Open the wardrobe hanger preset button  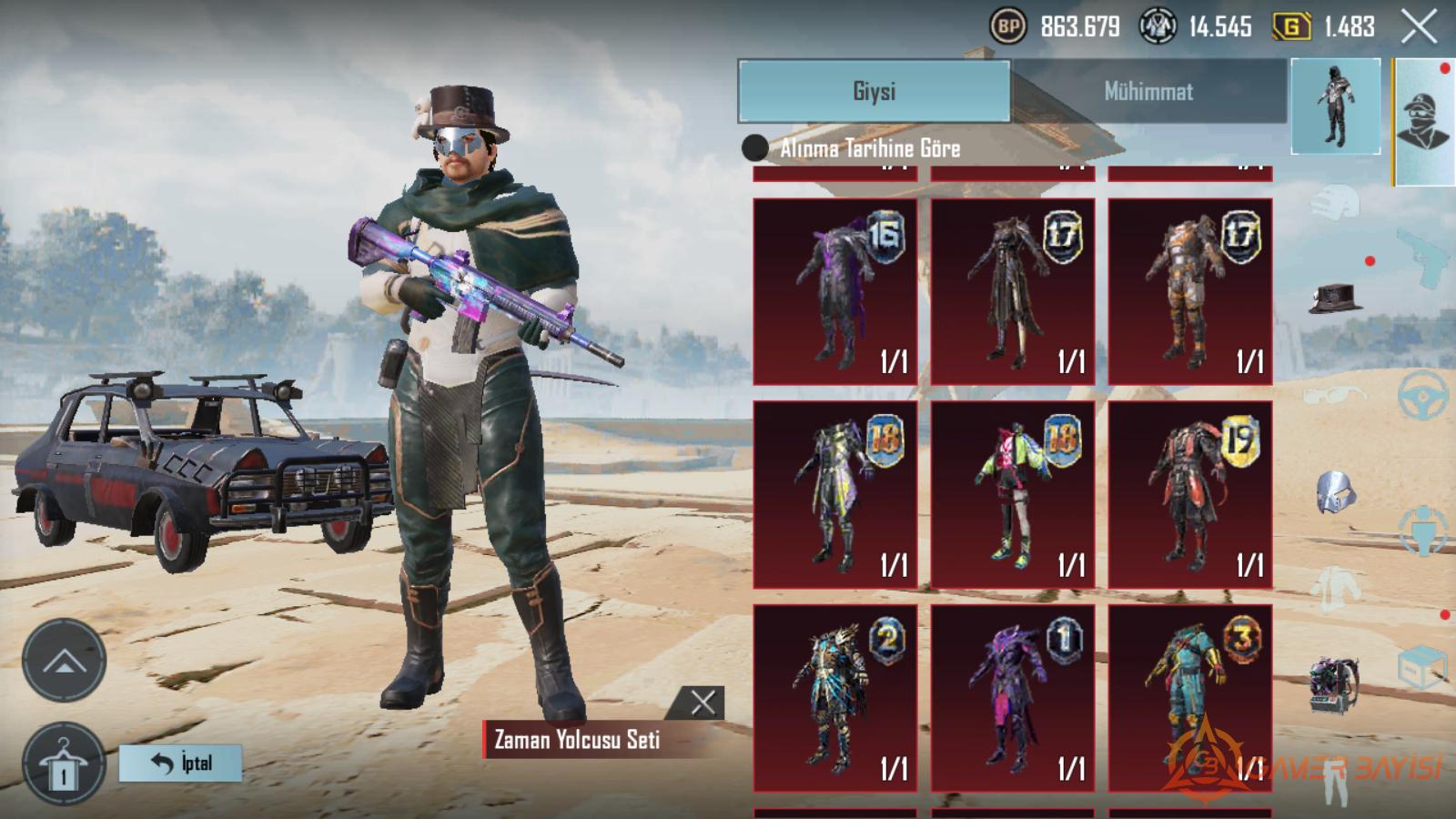point(64,764)
